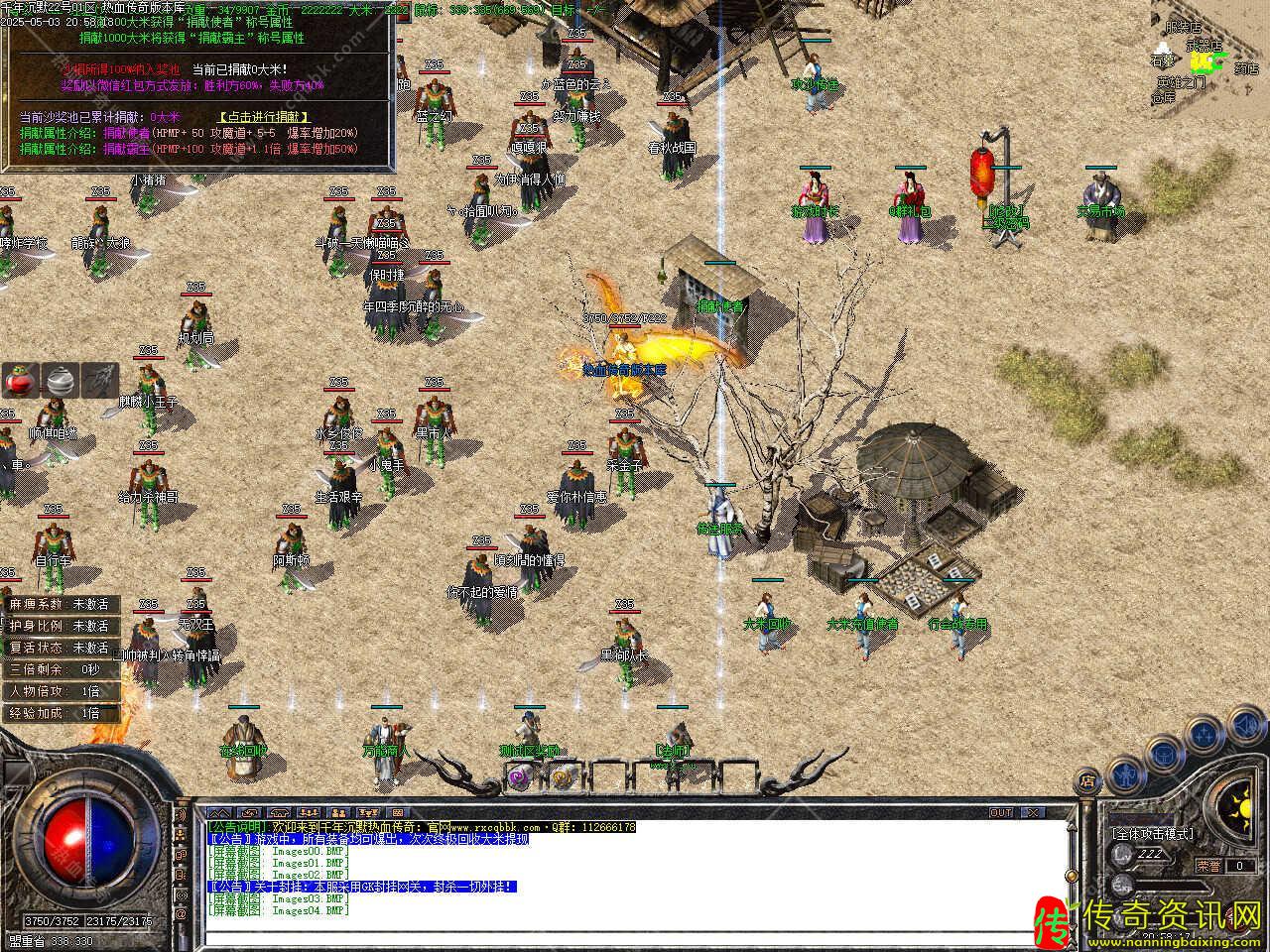Use the red potion quick icon

coord(20,381)
